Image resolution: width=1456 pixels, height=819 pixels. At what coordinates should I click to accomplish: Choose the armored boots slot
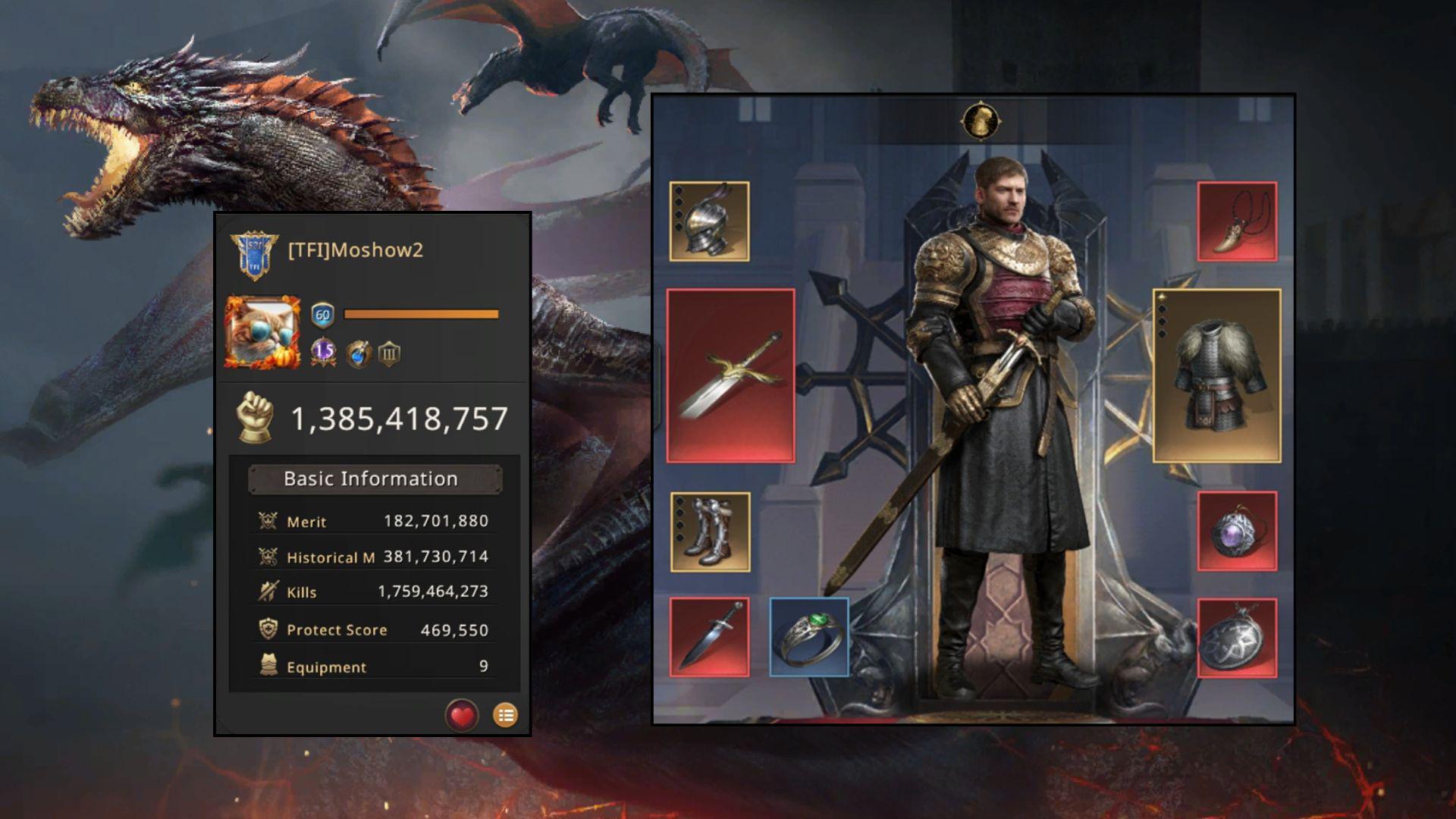click(710, 532)
